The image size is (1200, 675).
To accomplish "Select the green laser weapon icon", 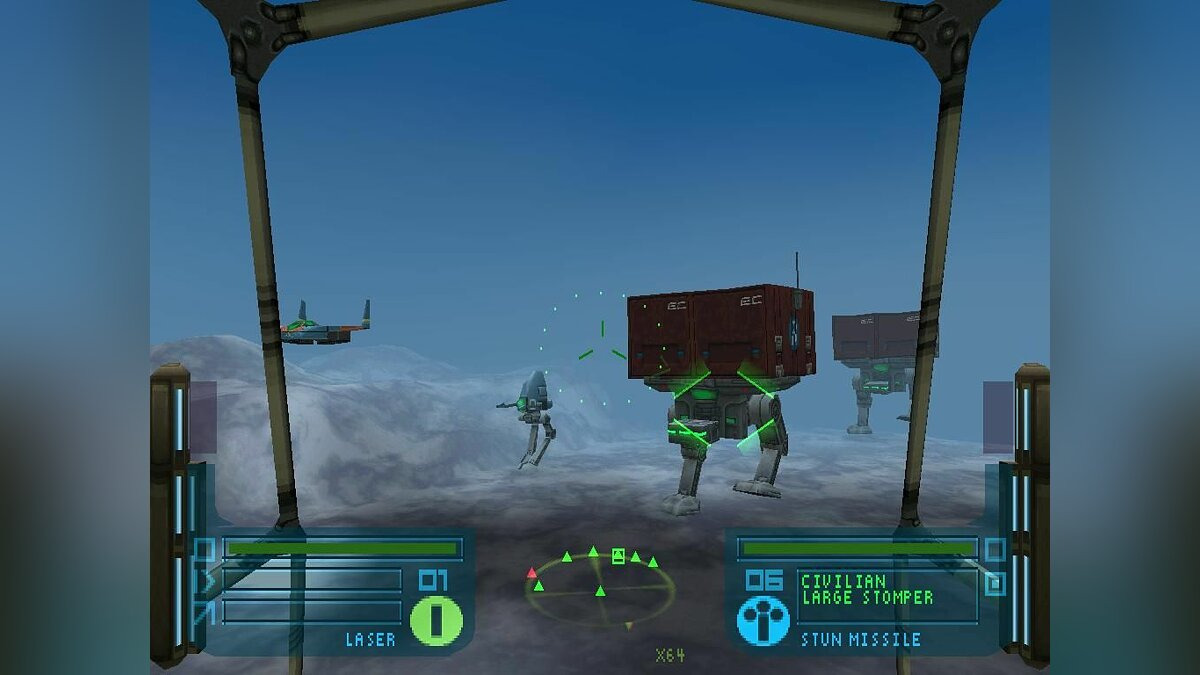I will (437, 620).
